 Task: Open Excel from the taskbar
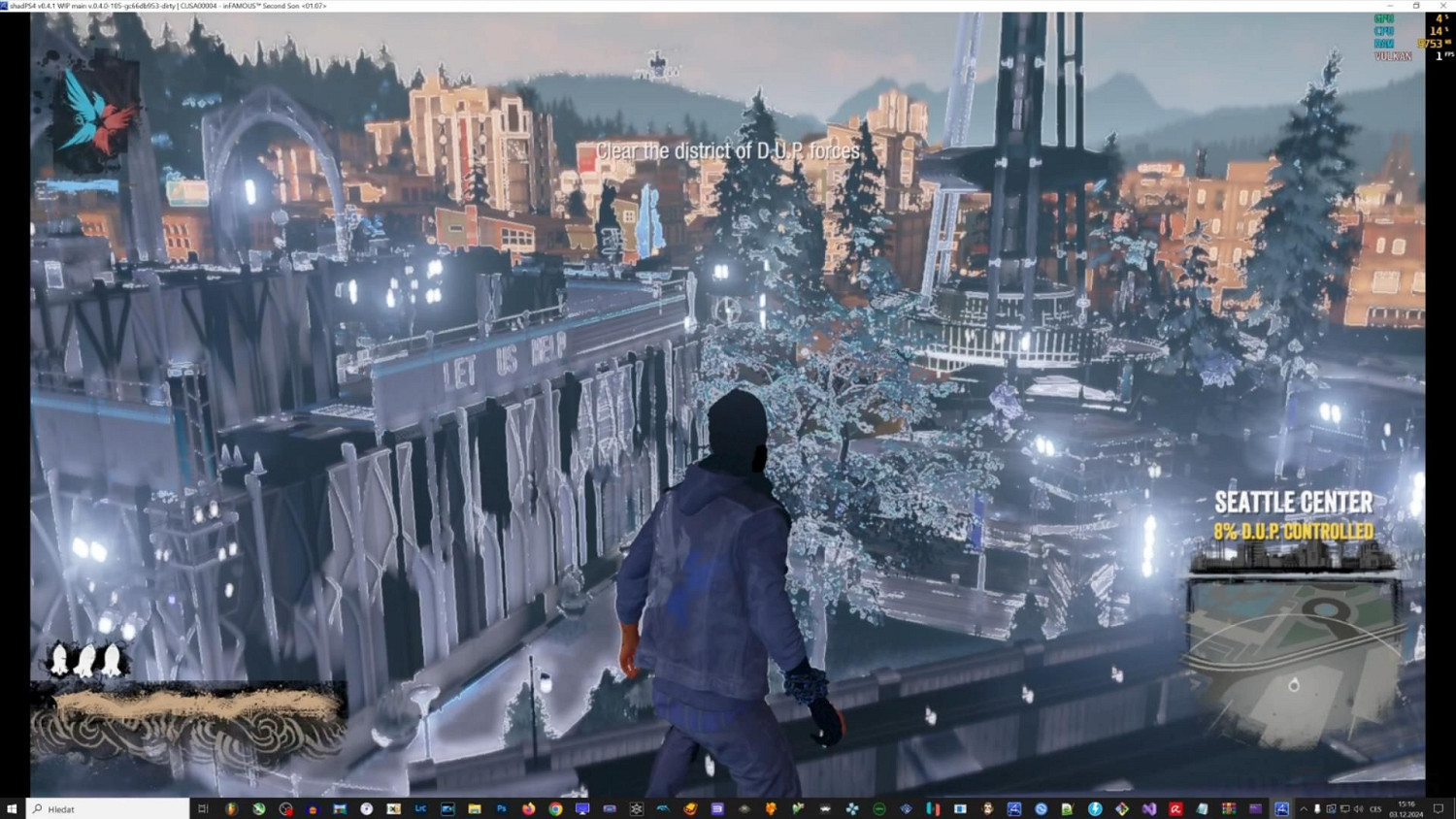392,808
